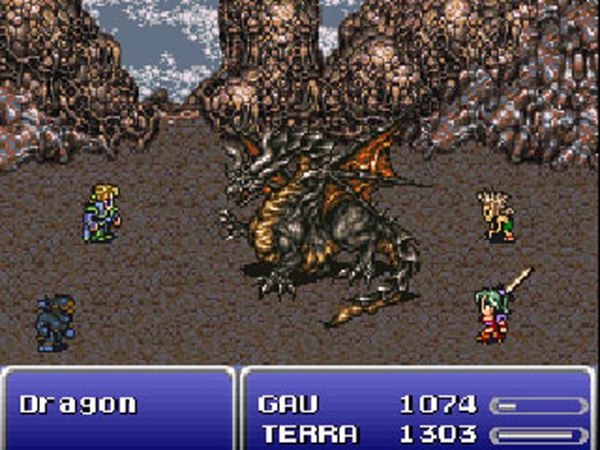Pick TERRA's row in the party window
This screenshot has width=600, height=450.
[308, 434]
